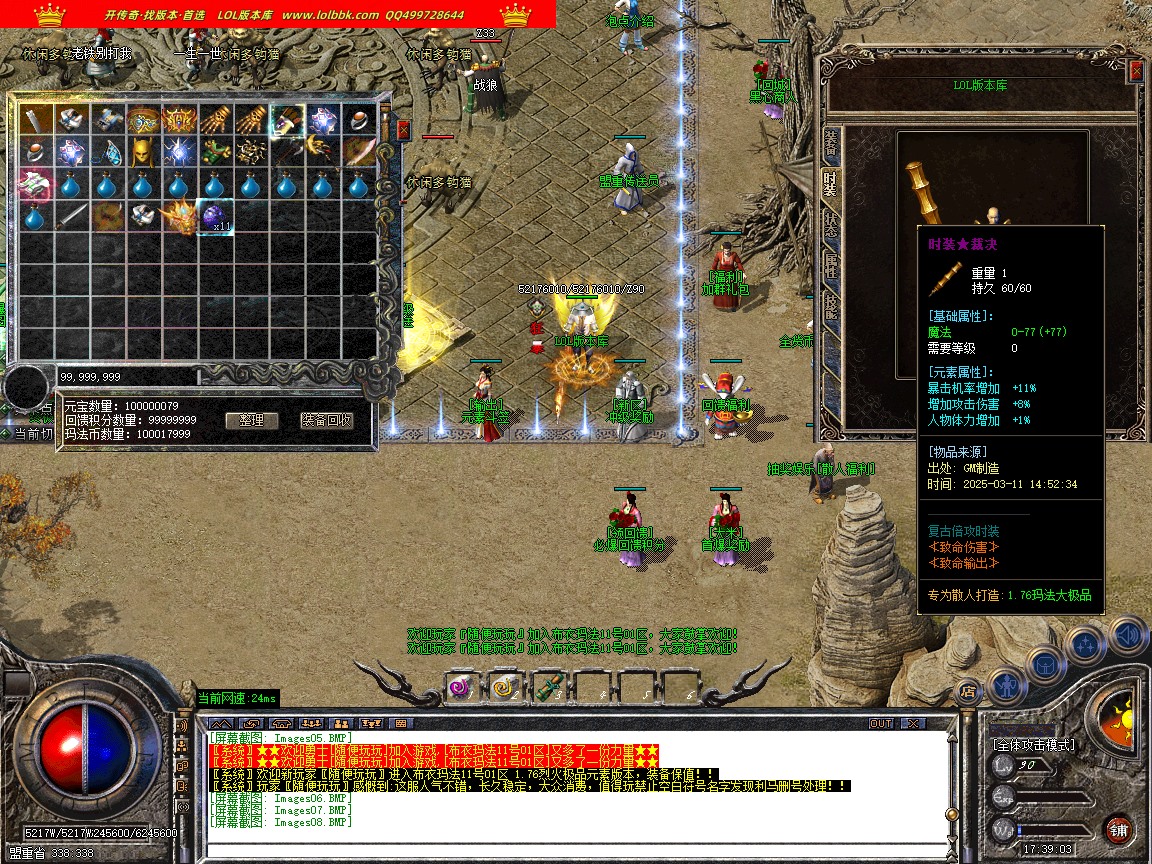This screenshot has width=1152, height=864.
Task: Click the 整理 sort button in the bag
Action: (x=251, y=421)
